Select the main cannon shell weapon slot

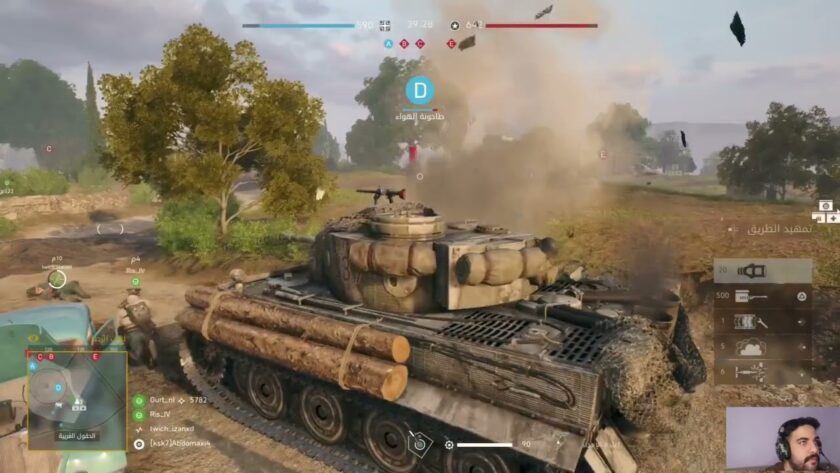763,271
